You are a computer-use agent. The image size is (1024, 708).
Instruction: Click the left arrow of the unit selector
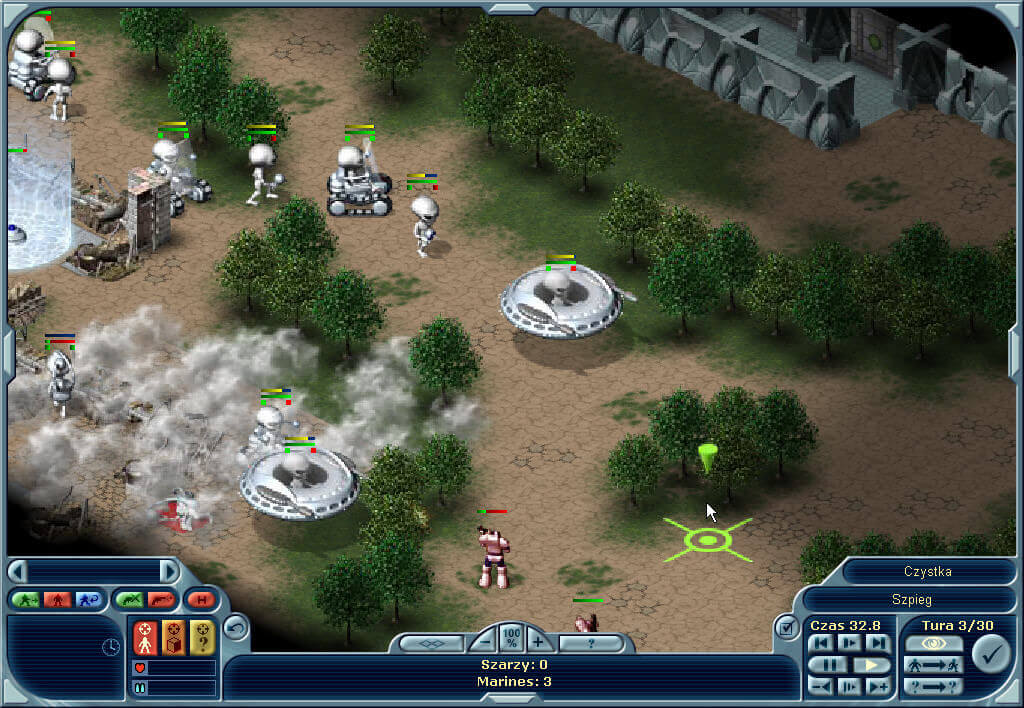click(17, 571)
